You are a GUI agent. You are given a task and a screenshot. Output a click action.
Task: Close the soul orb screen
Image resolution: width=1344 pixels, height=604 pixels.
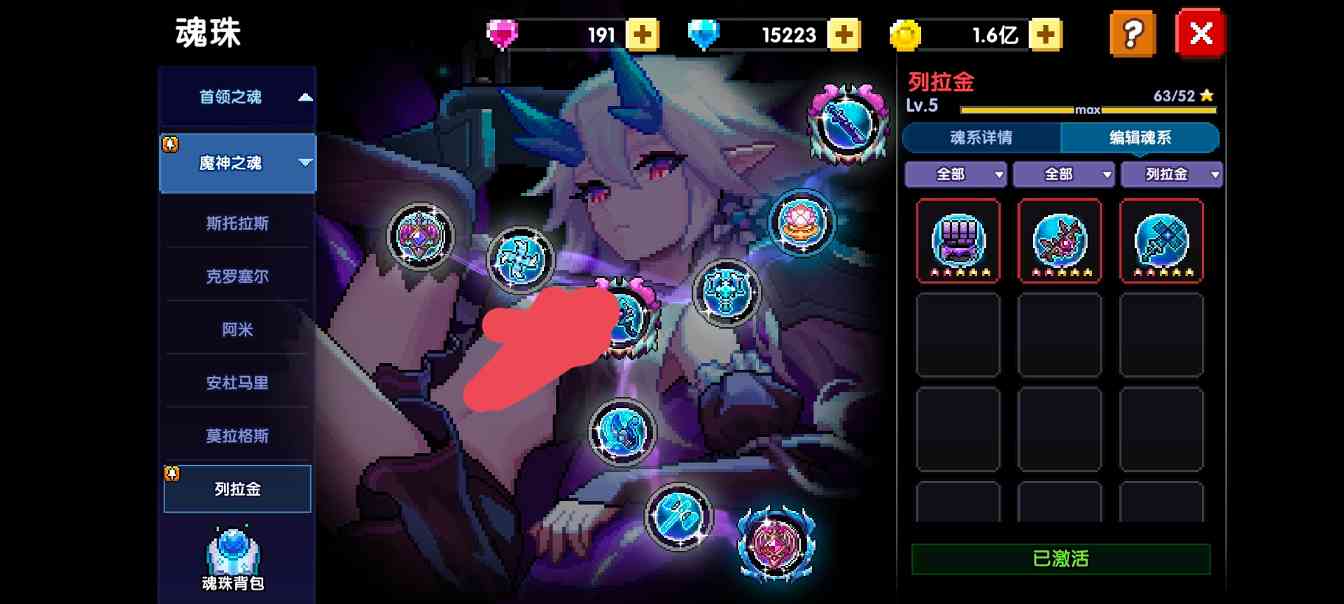(x=1200, y=34)
